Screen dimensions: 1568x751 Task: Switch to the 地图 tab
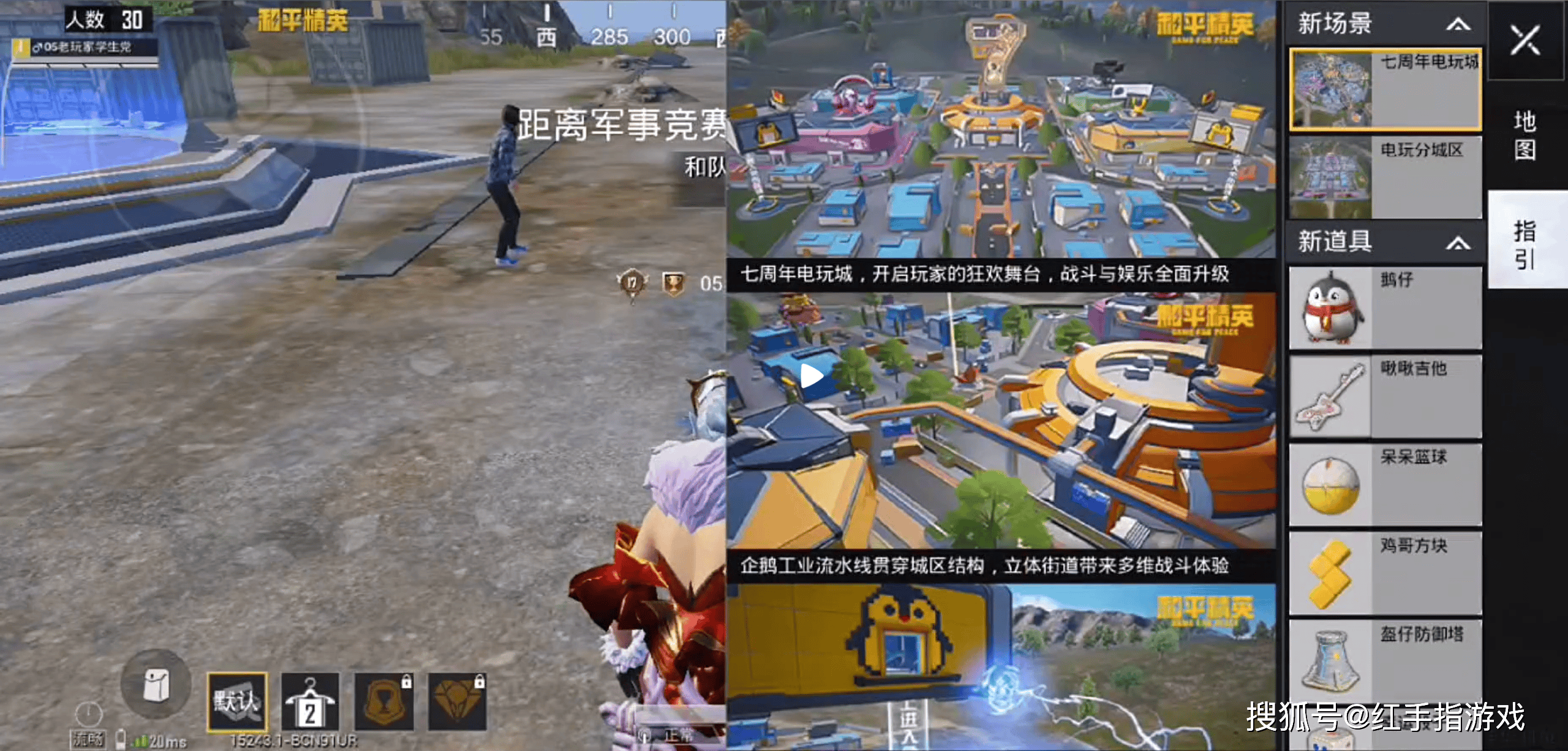tap(1525, 135)
